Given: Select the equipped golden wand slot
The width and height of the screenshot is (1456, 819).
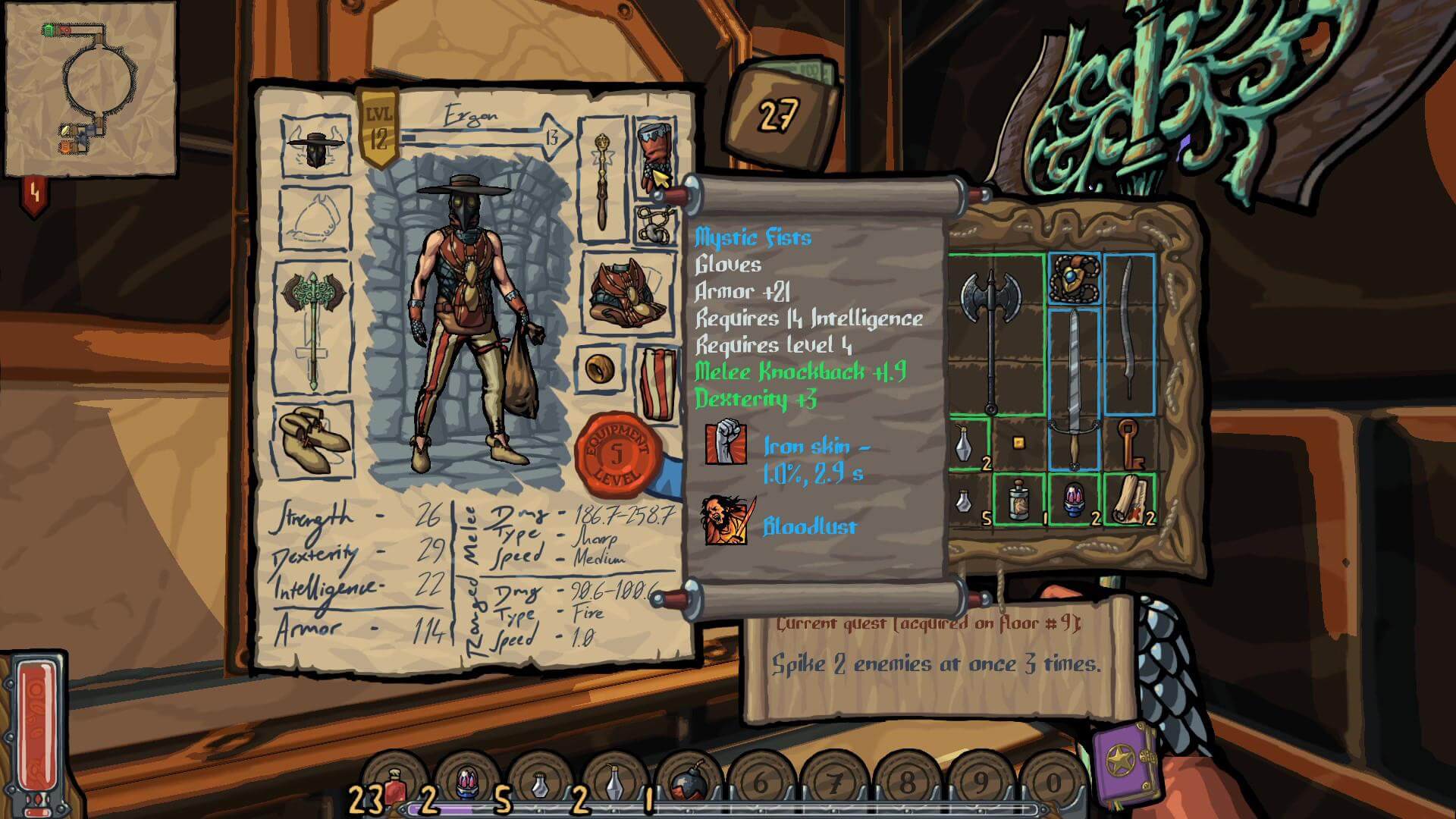Looking at the screenshot, I should click(x=602, y=180).
